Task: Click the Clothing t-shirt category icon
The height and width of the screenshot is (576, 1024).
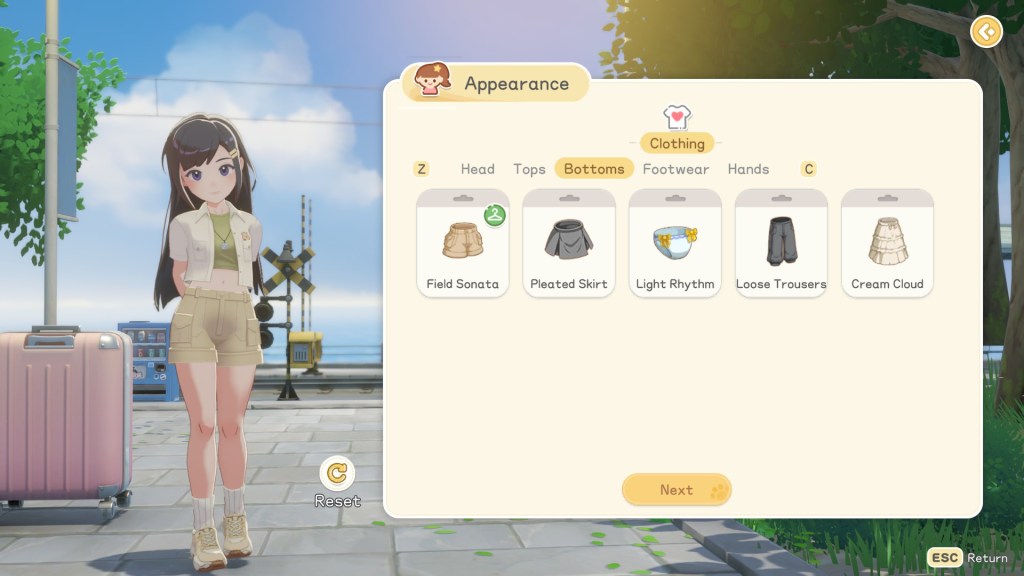Action: [677, 118]
